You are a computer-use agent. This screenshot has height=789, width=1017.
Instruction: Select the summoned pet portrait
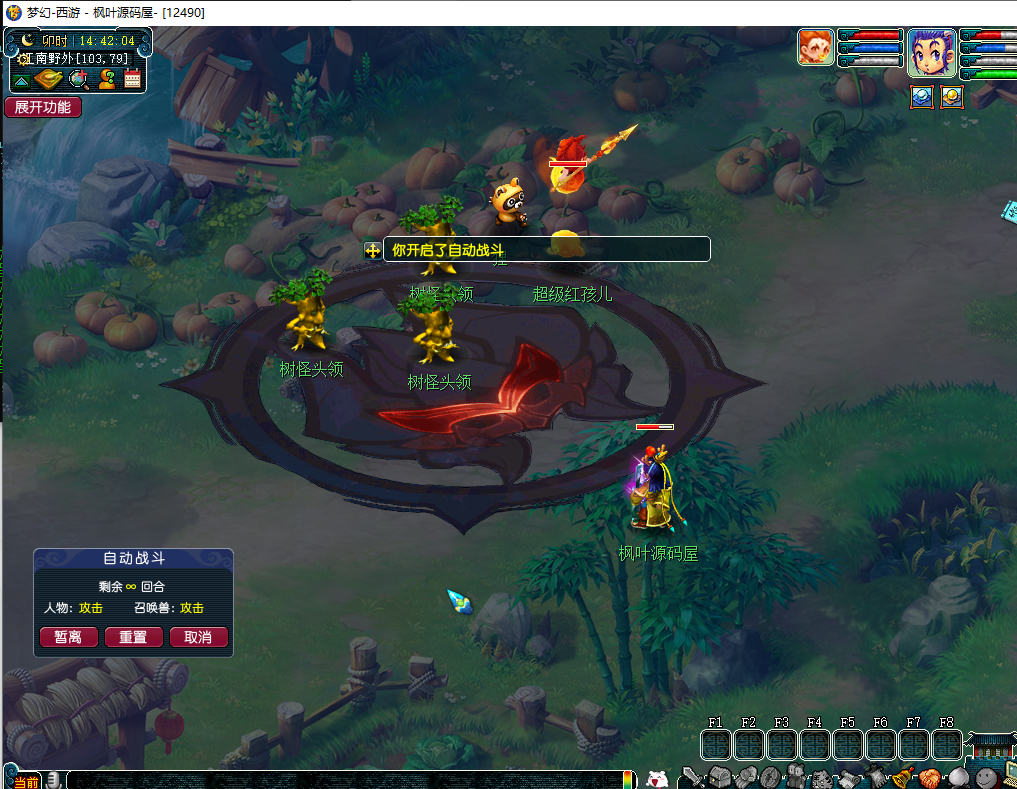click(816, 47)
